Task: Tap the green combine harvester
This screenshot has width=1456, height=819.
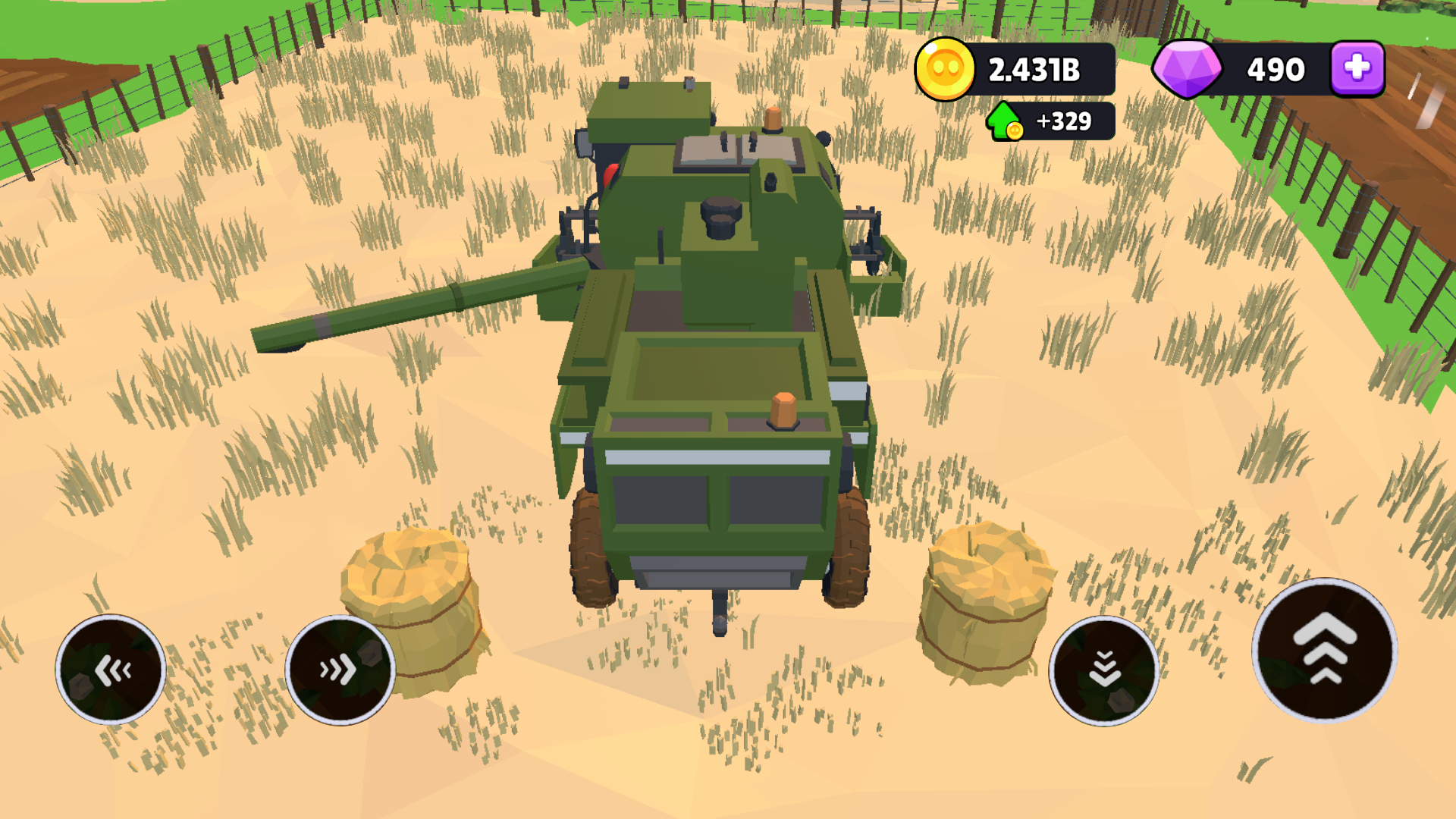Action: [x=720, y=341]
